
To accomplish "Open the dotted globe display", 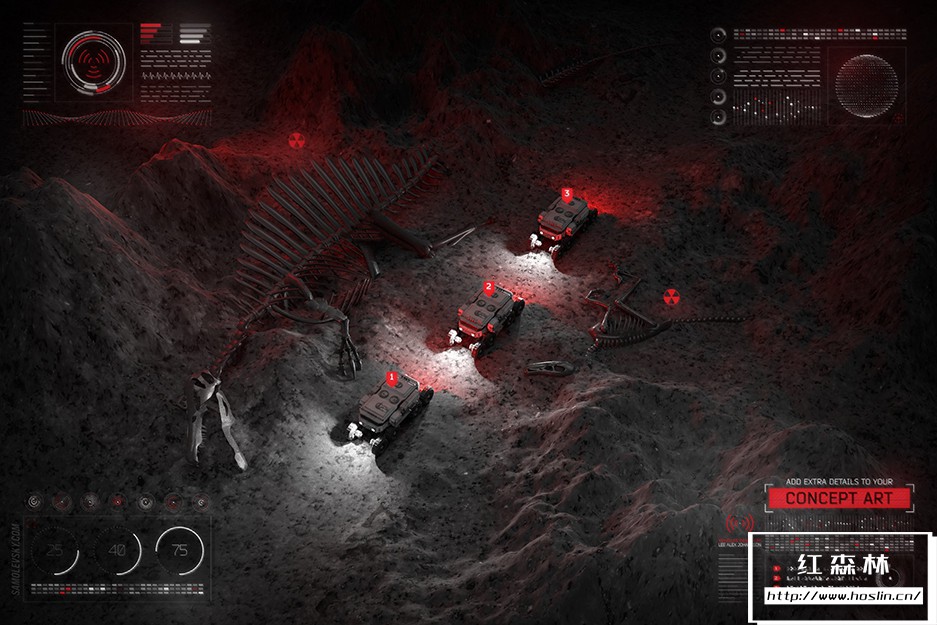I will (x=866, y=84).
